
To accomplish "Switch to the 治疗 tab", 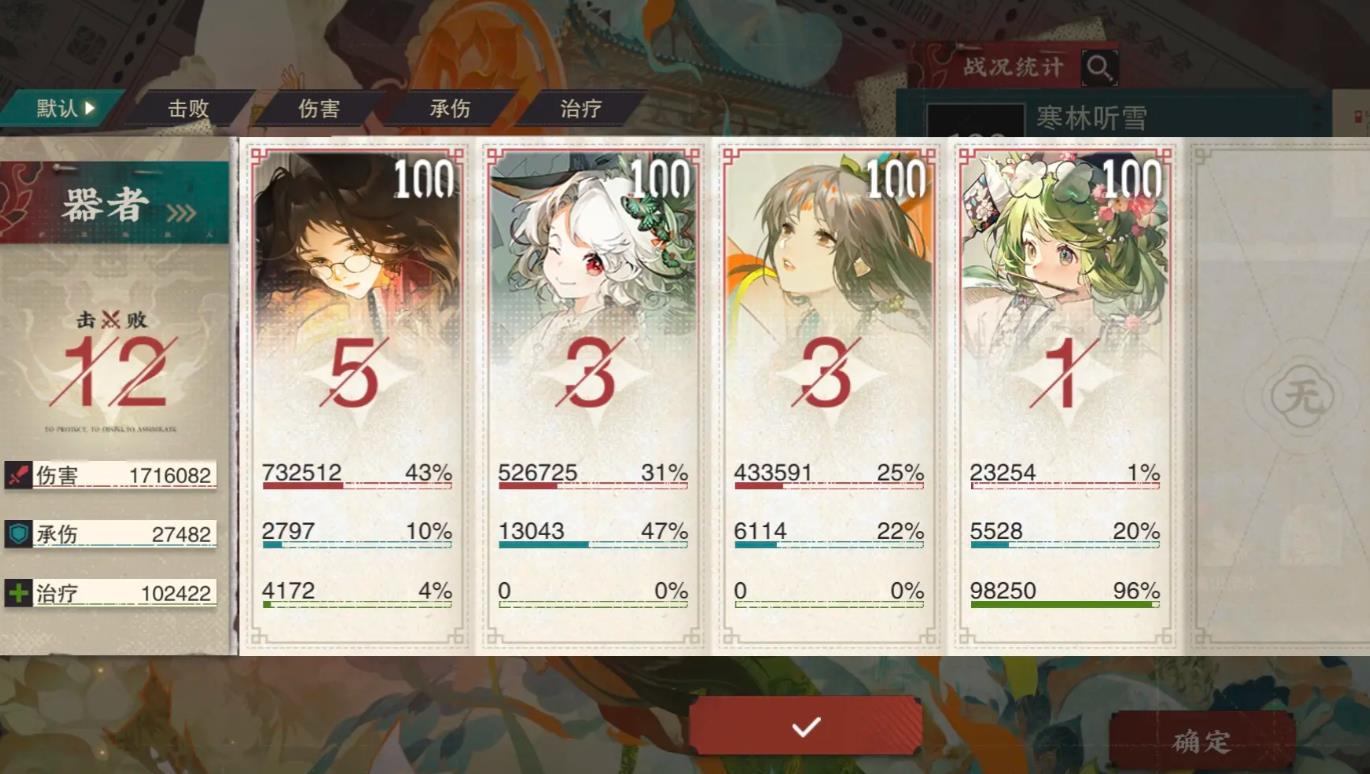I will pos(581,109).
